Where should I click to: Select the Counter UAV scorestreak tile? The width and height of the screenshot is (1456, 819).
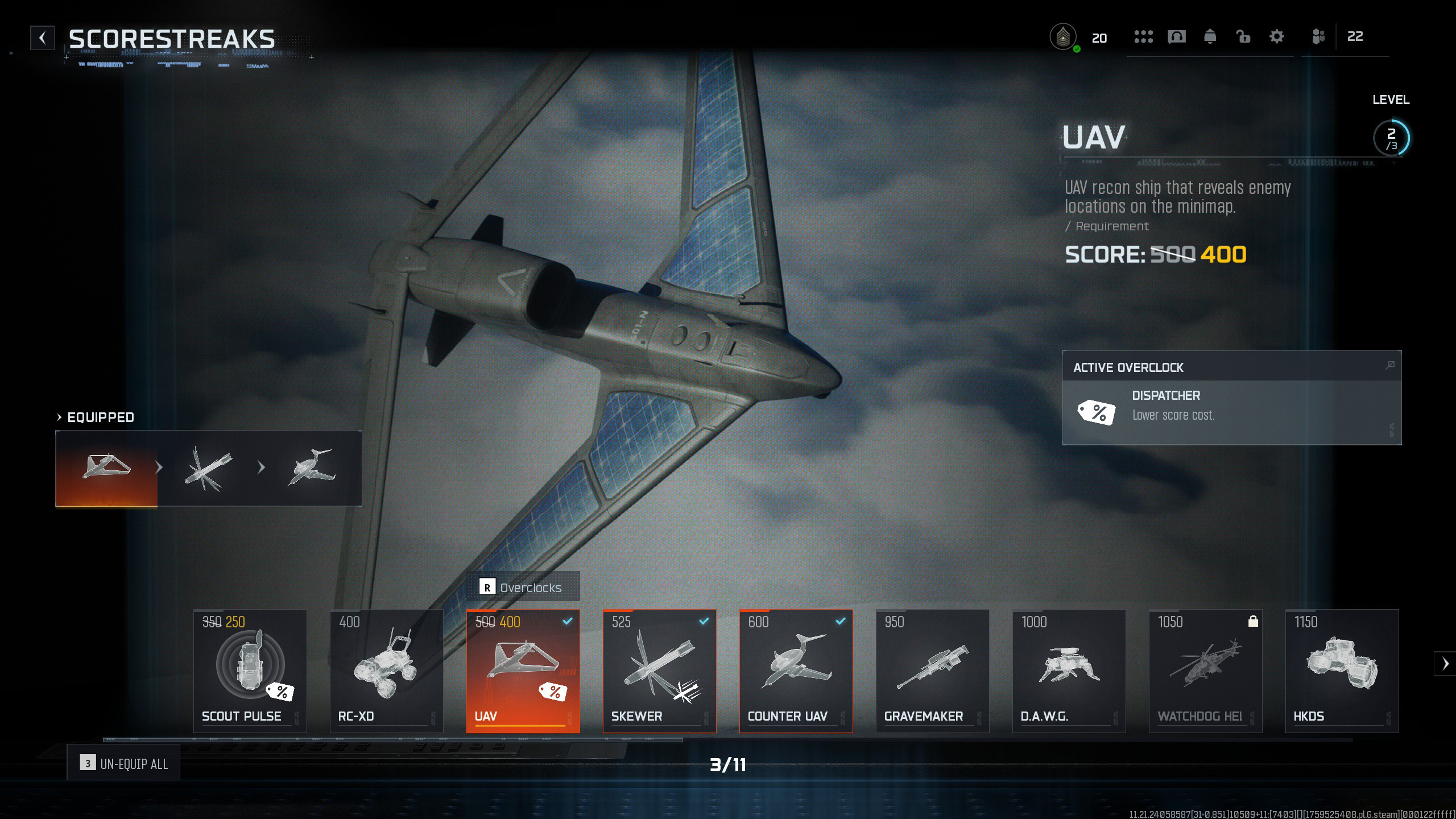[x=796, y=671]
